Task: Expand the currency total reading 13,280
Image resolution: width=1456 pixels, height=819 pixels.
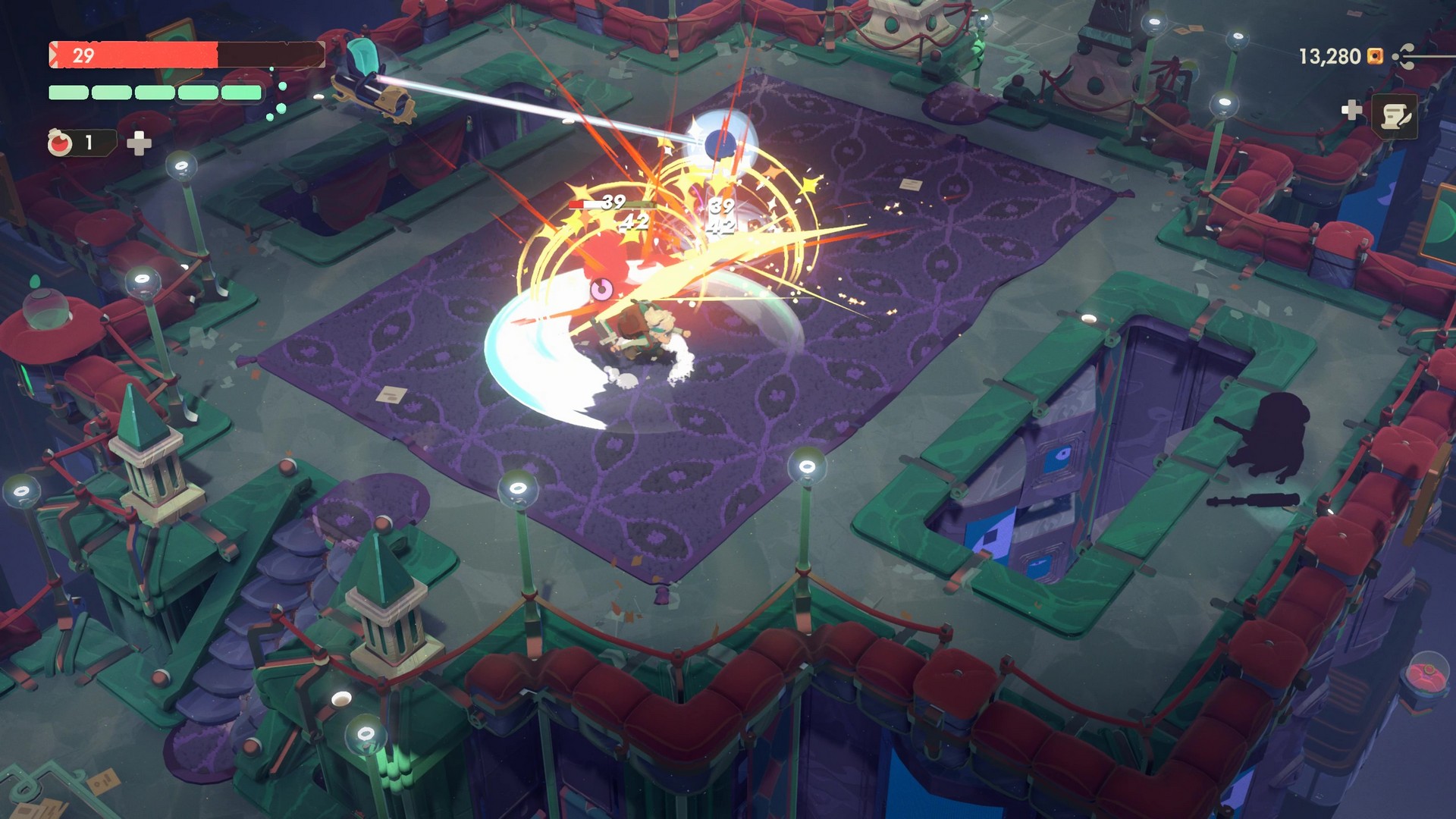Action: (x=1329, y=55)
